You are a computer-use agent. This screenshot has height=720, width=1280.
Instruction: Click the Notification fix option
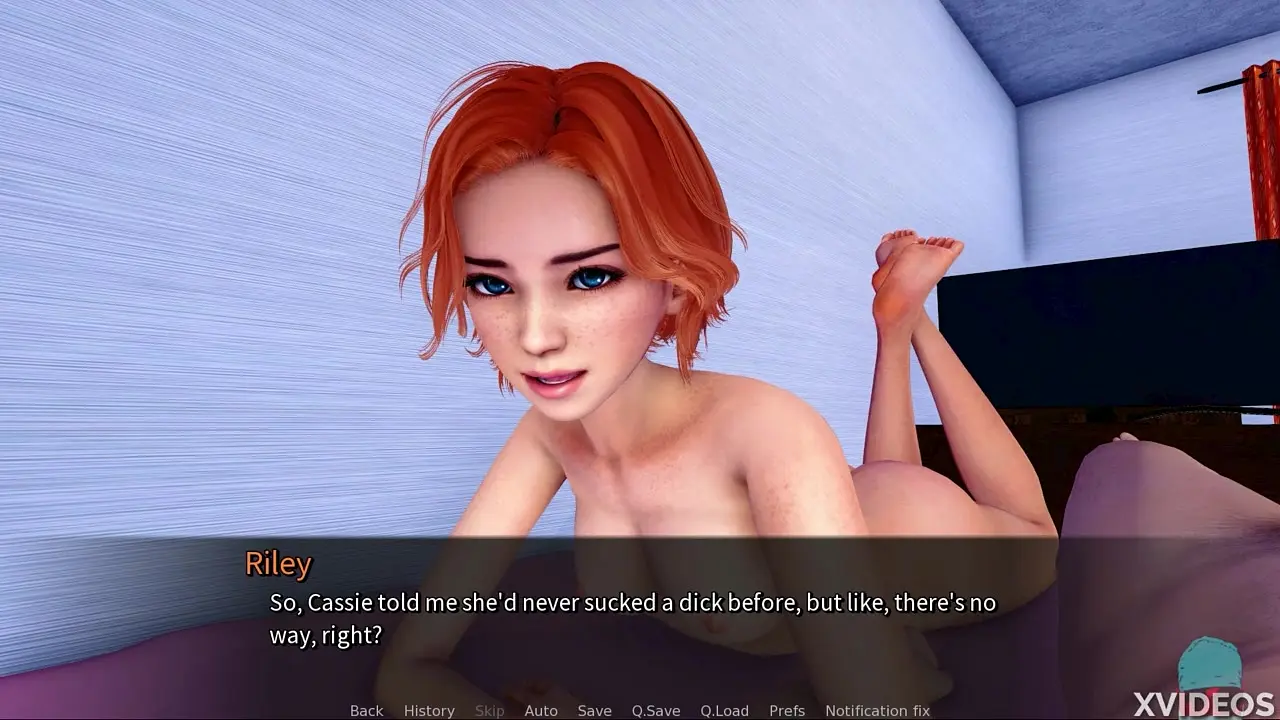[x=877, y=711]
